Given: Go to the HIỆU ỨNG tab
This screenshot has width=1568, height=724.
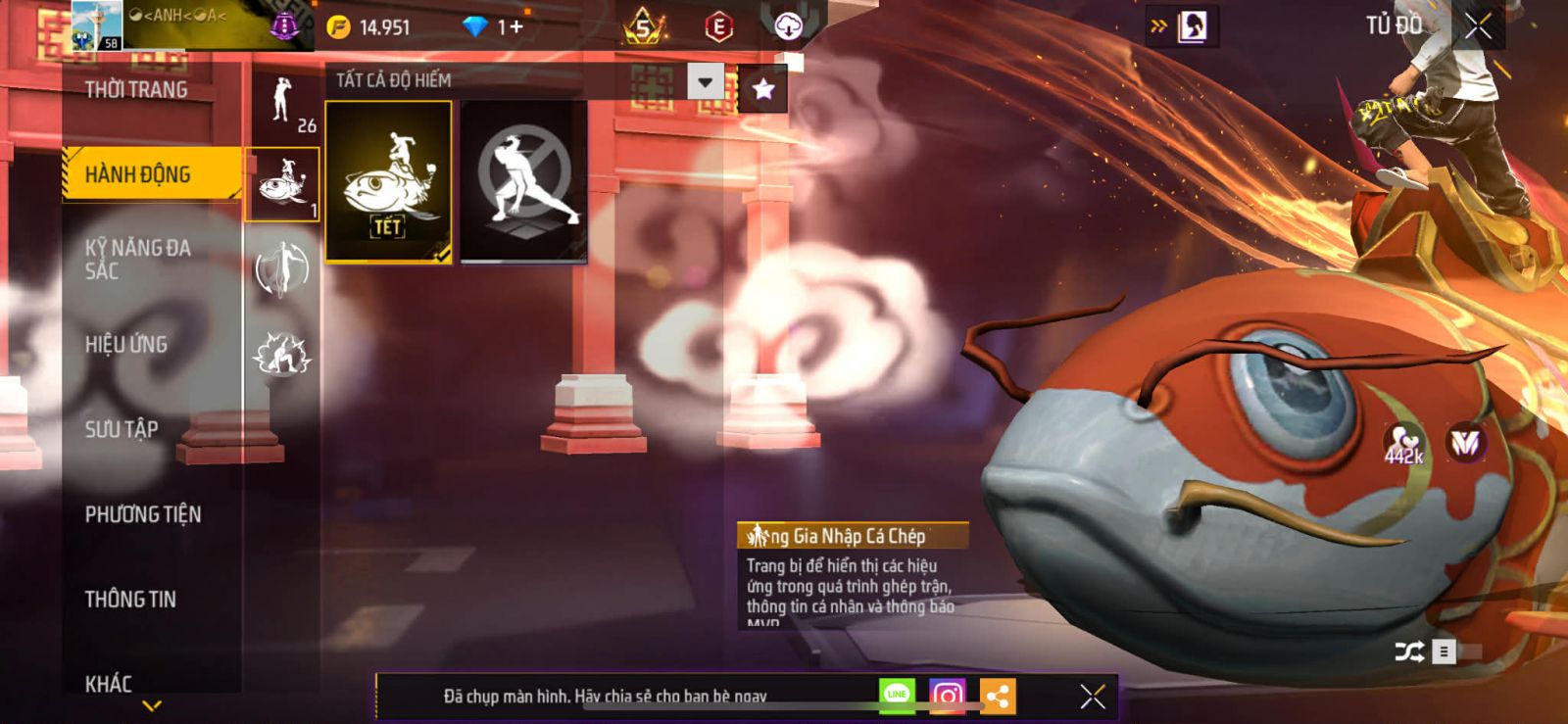Looking at the screenshot, I should [126, 345].
